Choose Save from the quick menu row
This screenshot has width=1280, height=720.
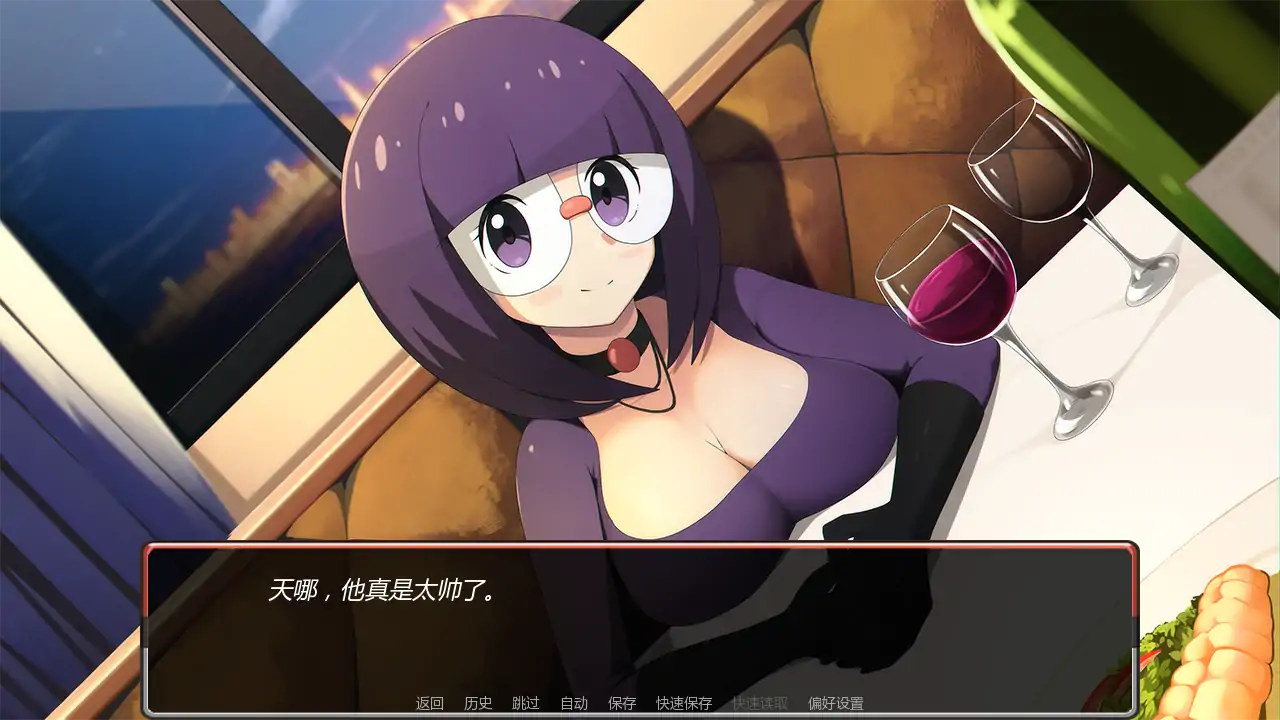pyautogui.click(x=622, y=703)
